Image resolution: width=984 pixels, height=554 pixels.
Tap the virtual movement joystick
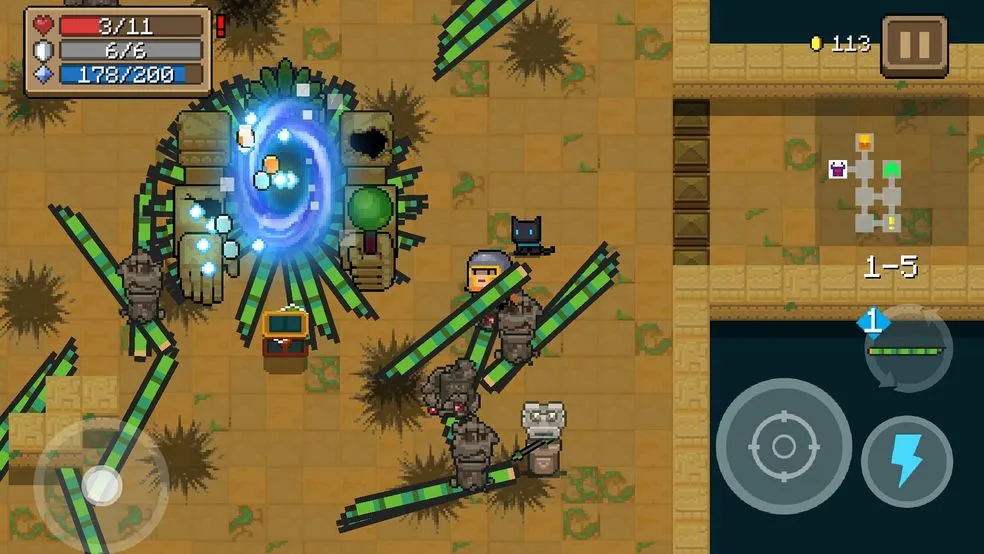(x=101, y=485)
